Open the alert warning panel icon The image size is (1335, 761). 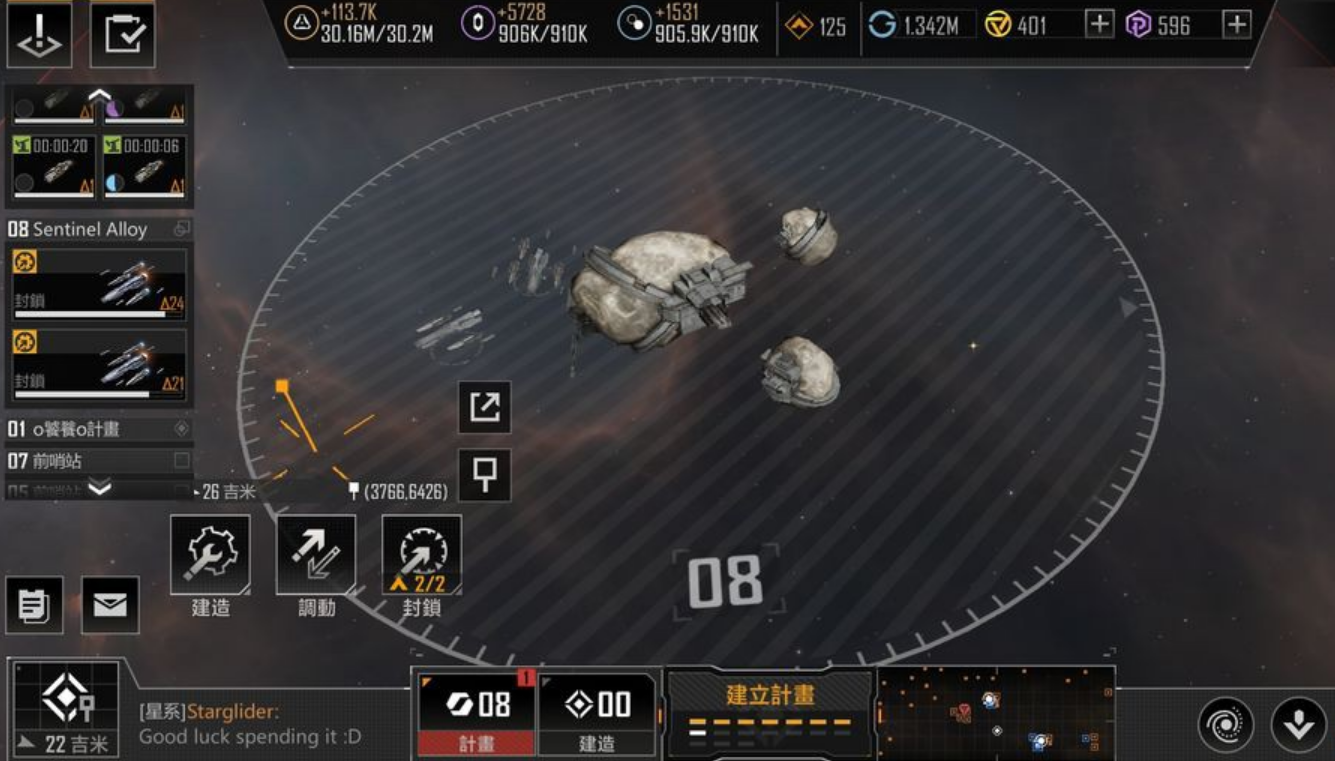point(40,35)
